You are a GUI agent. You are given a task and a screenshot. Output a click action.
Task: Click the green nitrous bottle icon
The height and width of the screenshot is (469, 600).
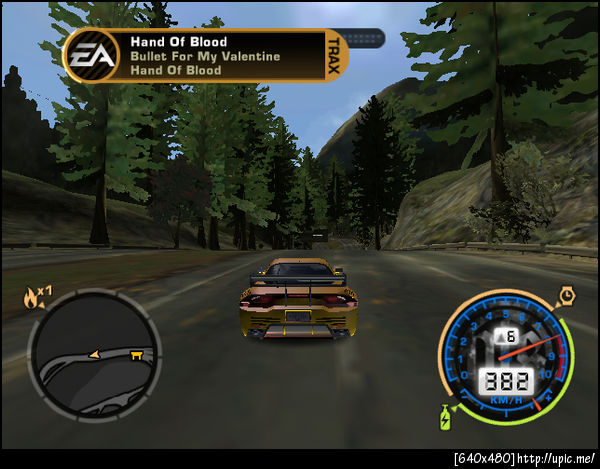(445, 415)
